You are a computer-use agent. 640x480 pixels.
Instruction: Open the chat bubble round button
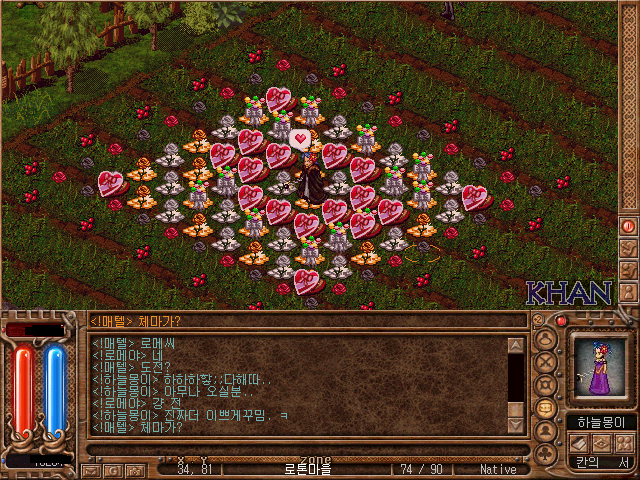click(x=546, y=408)
